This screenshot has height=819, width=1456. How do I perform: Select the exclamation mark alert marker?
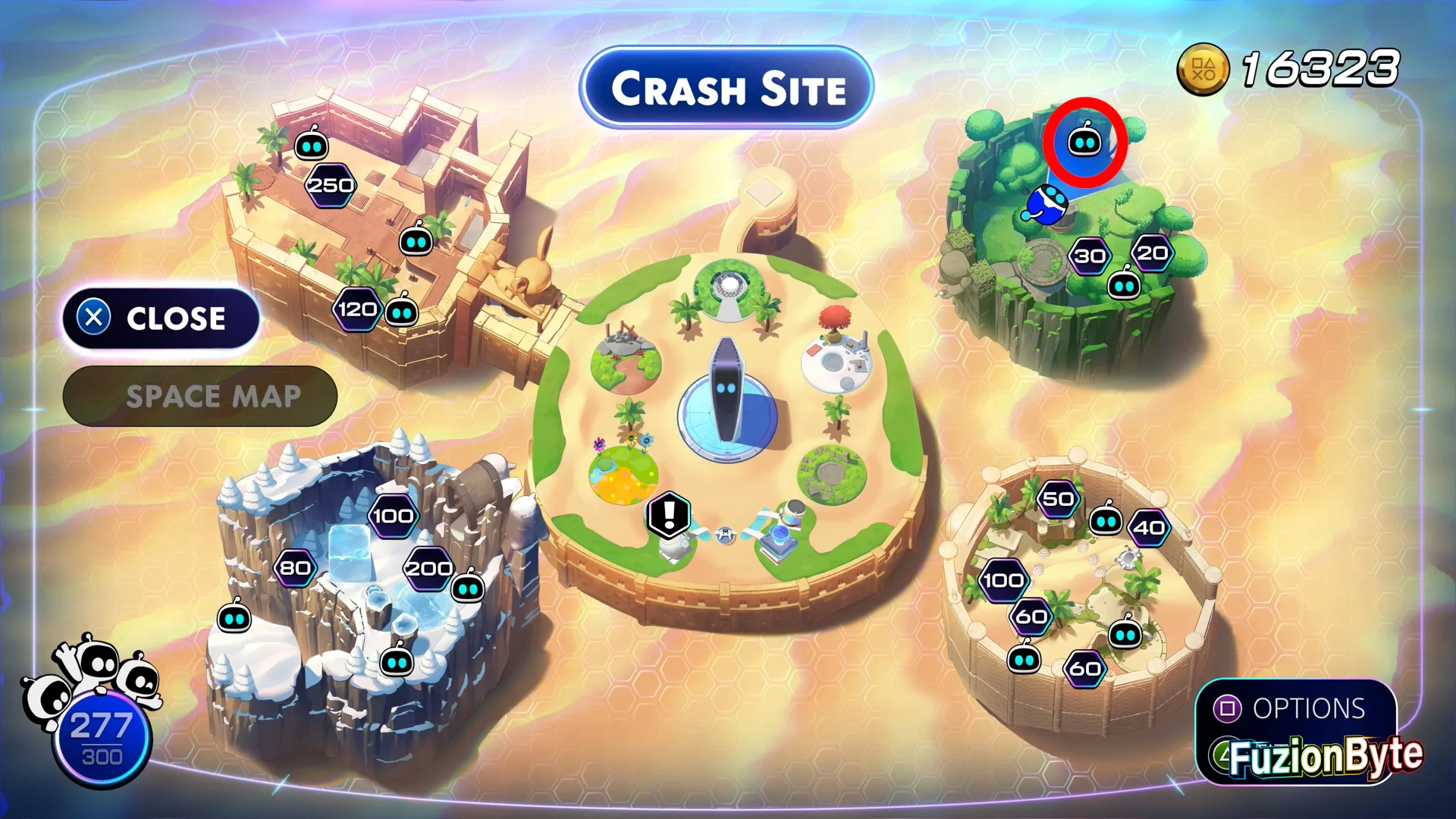(x=669, y=514)
